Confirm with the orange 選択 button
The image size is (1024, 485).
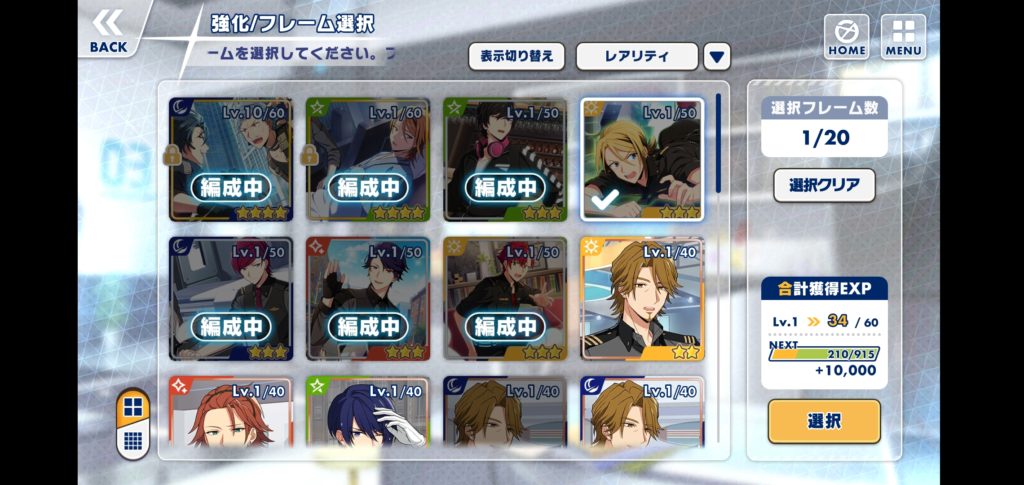pos(824,421)
